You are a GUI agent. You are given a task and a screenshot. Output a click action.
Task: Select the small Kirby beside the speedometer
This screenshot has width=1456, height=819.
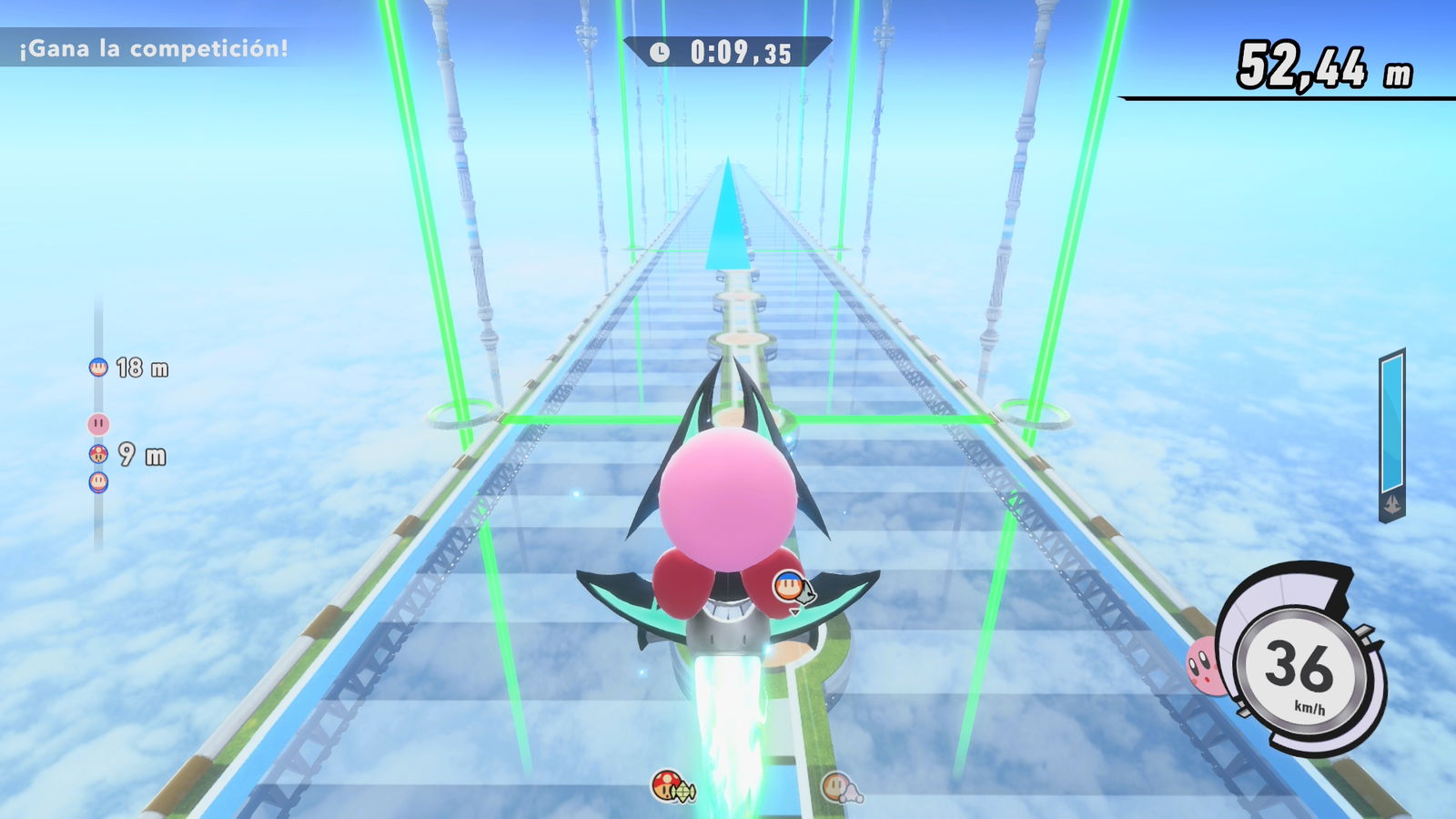(1203, 666)
